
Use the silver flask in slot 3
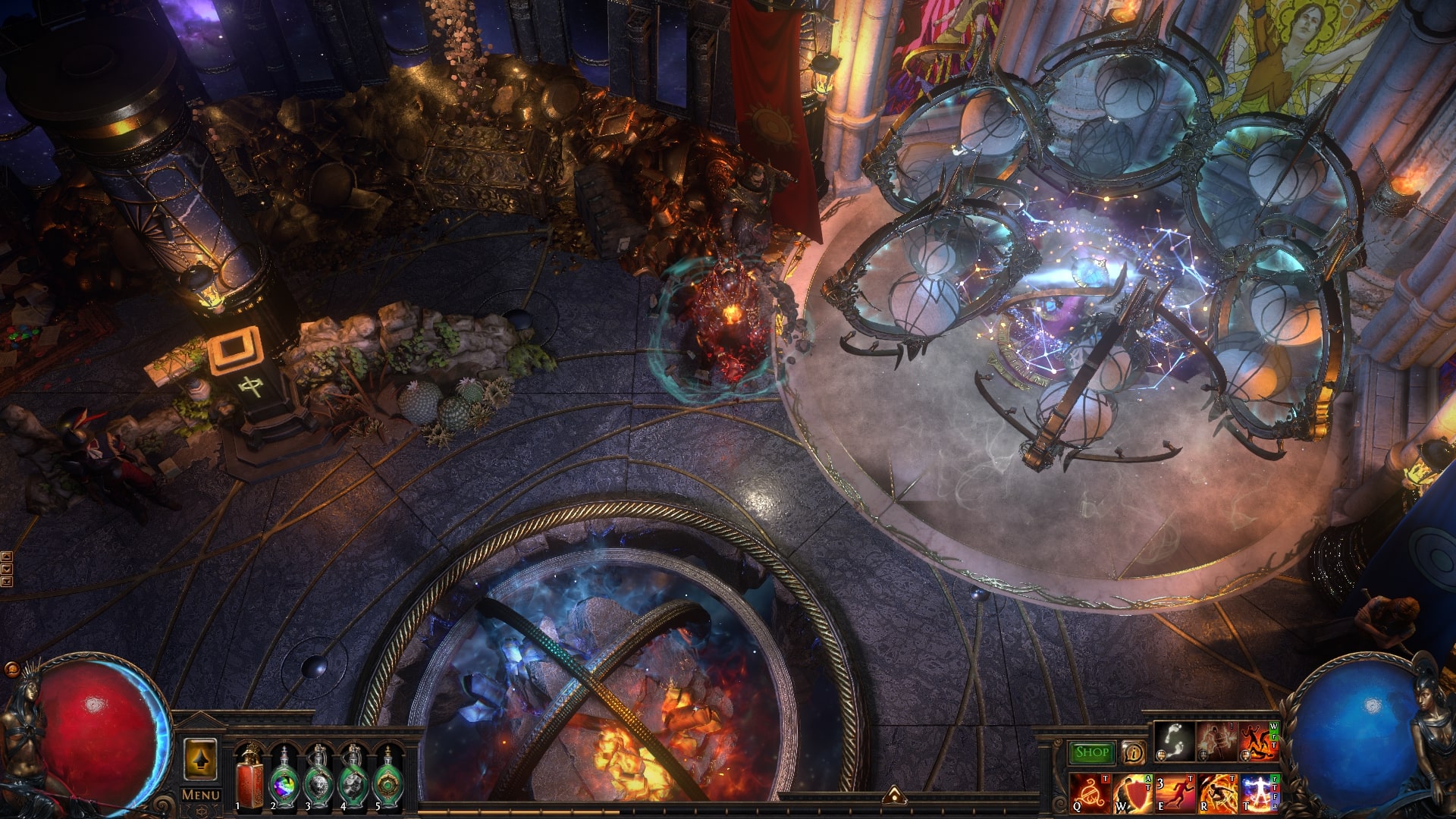point(318,779)
